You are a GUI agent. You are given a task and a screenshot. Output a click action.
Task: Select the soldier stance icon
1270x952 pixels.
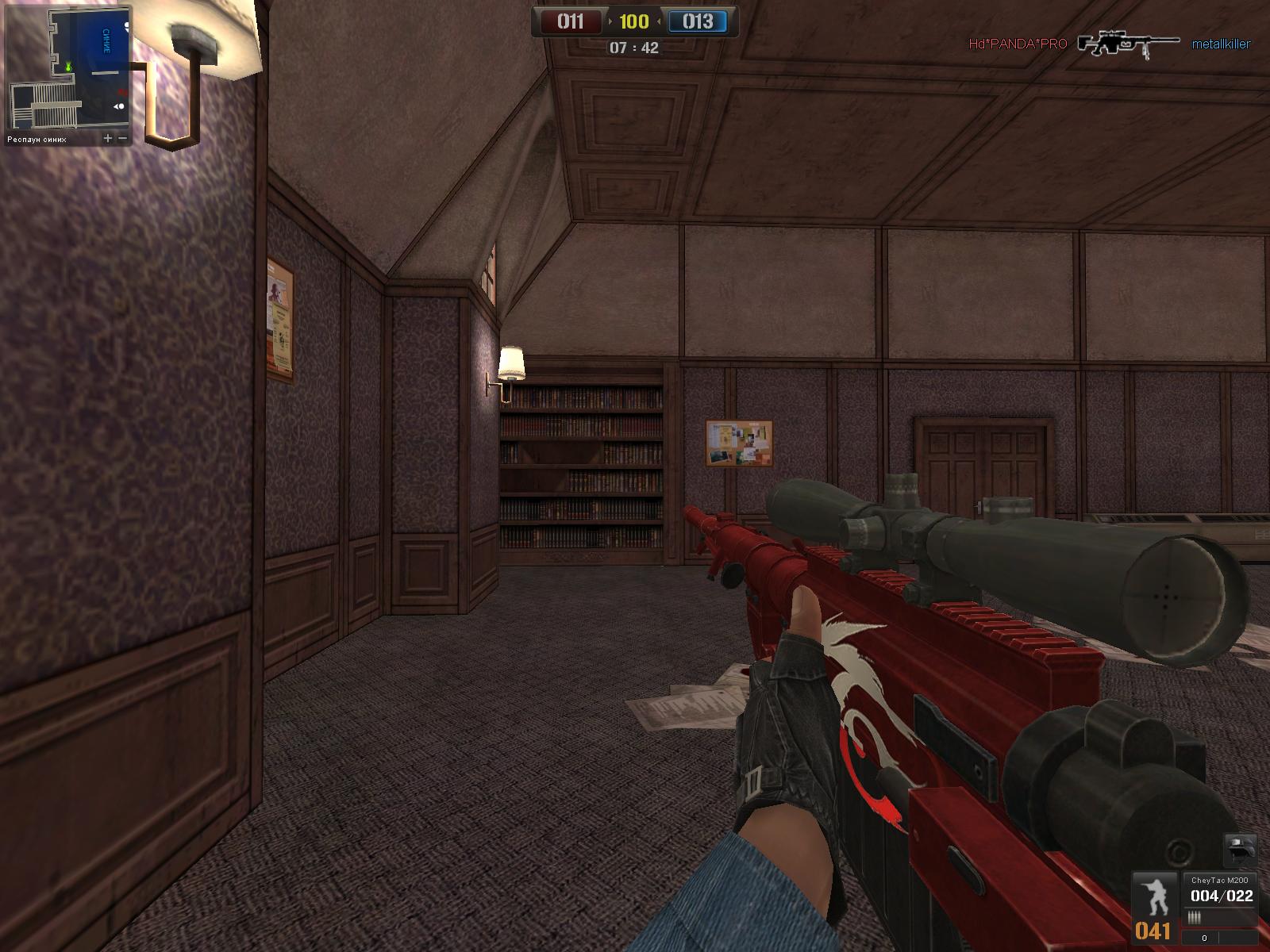[1153, 896]
